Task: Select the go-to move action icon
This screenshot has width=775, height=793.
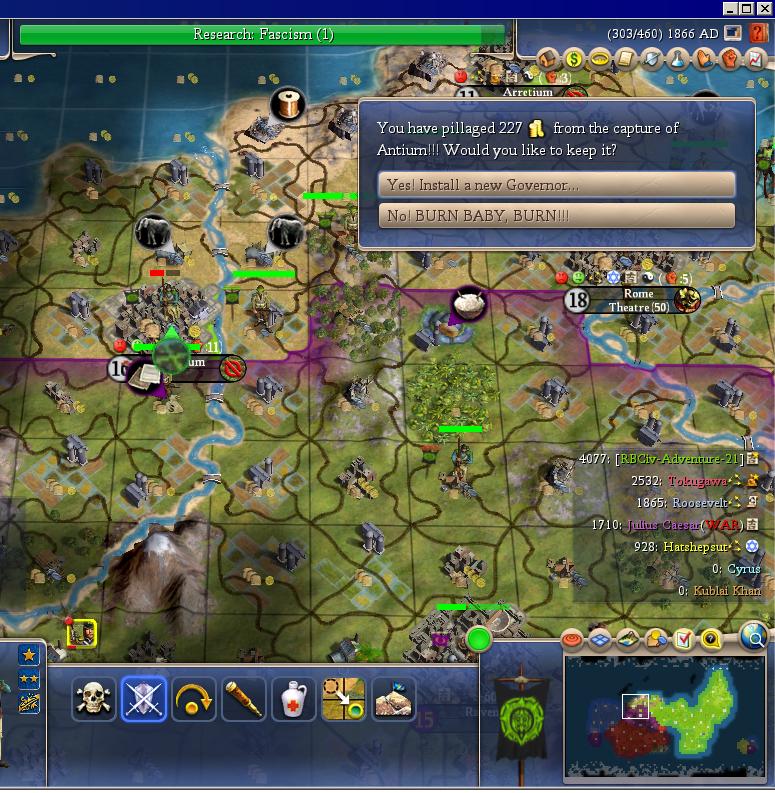Action: click(343, 699)
